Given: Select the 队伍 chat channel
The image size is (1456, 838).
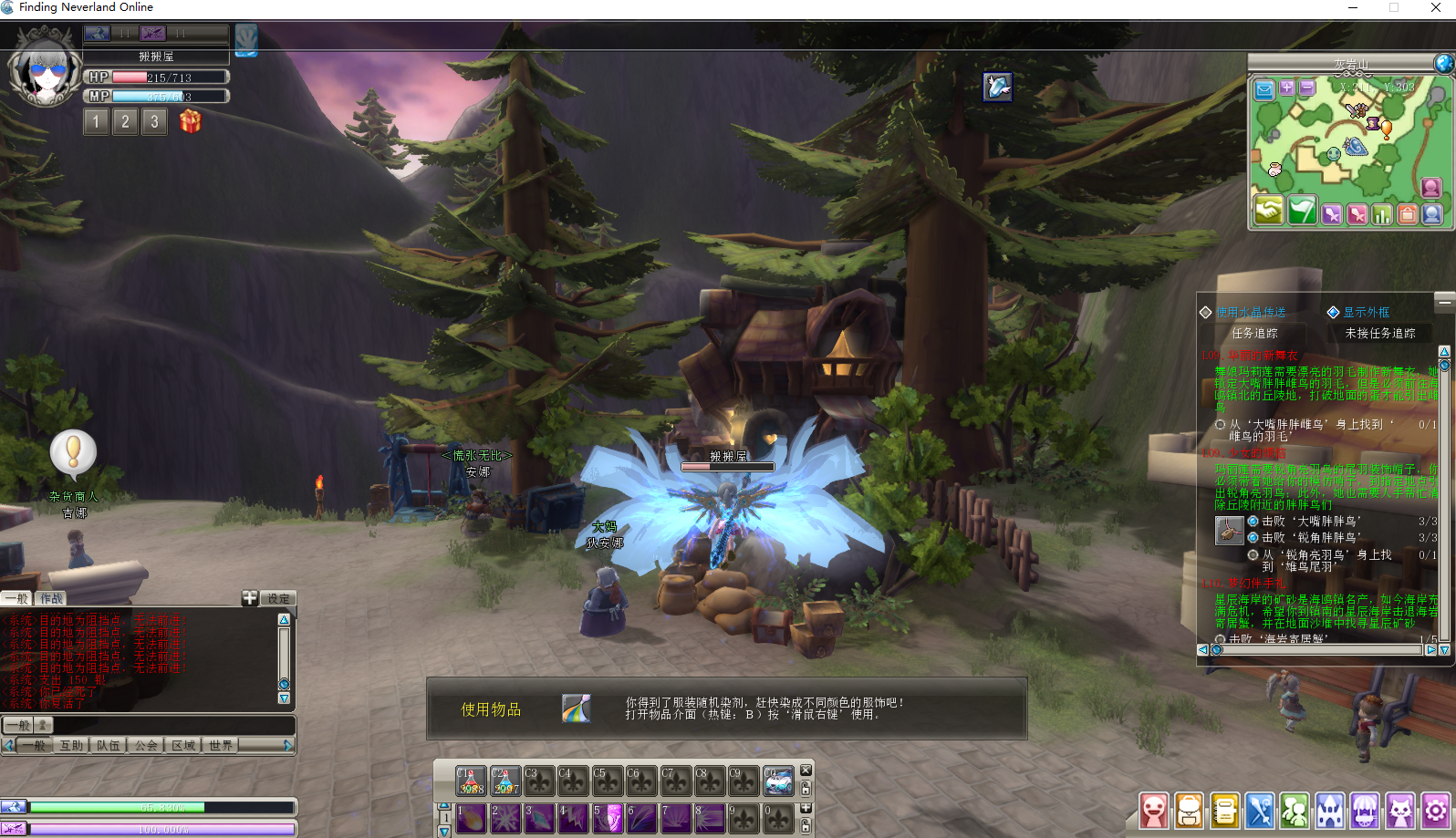Looking at the screenshot, I should 109,745.
